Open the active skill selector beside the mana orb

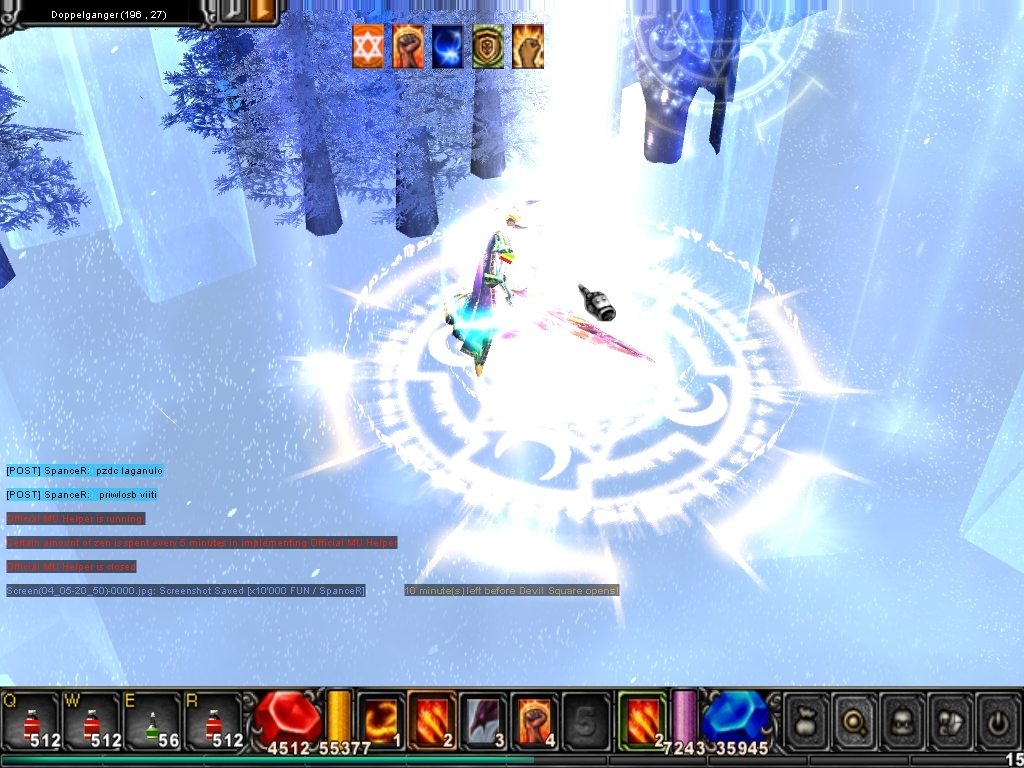point(641,718)
